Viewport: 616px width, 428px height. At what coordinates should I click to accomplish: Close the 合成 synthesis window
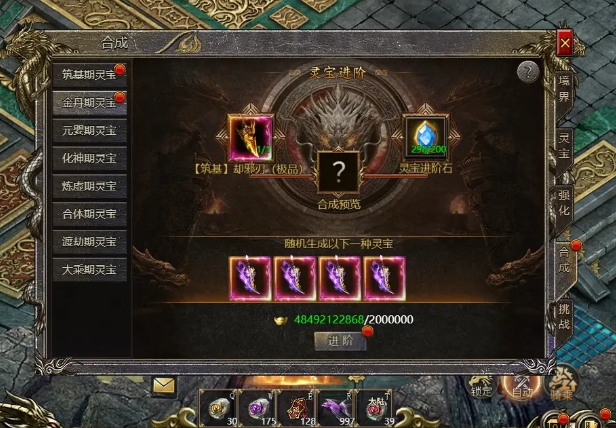coord(565,44)
